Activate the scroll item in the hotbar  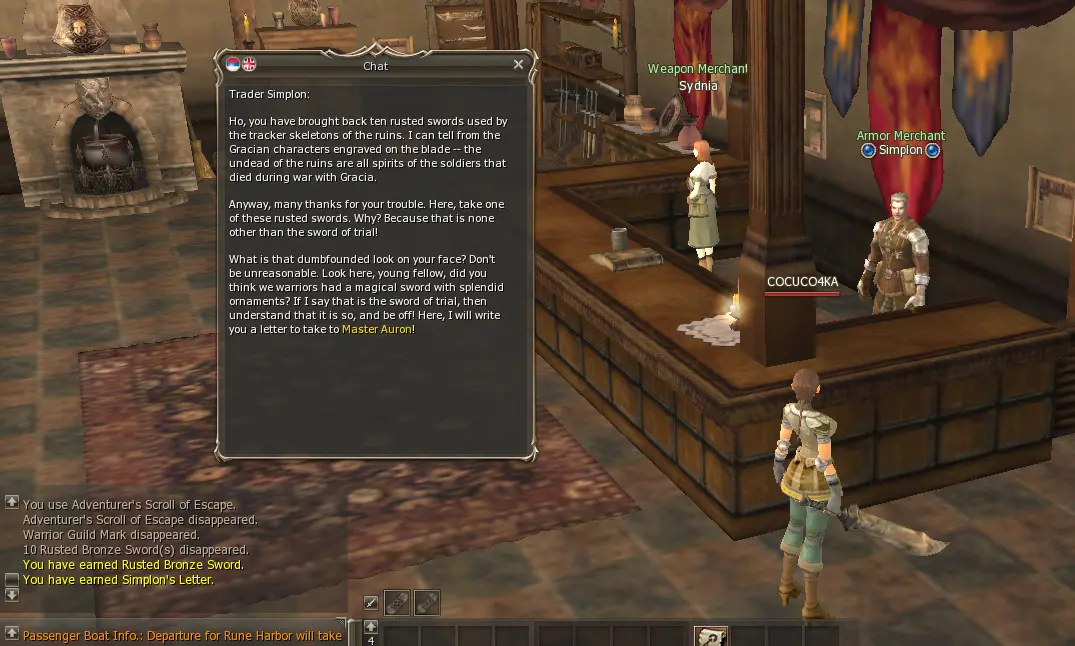711,637
